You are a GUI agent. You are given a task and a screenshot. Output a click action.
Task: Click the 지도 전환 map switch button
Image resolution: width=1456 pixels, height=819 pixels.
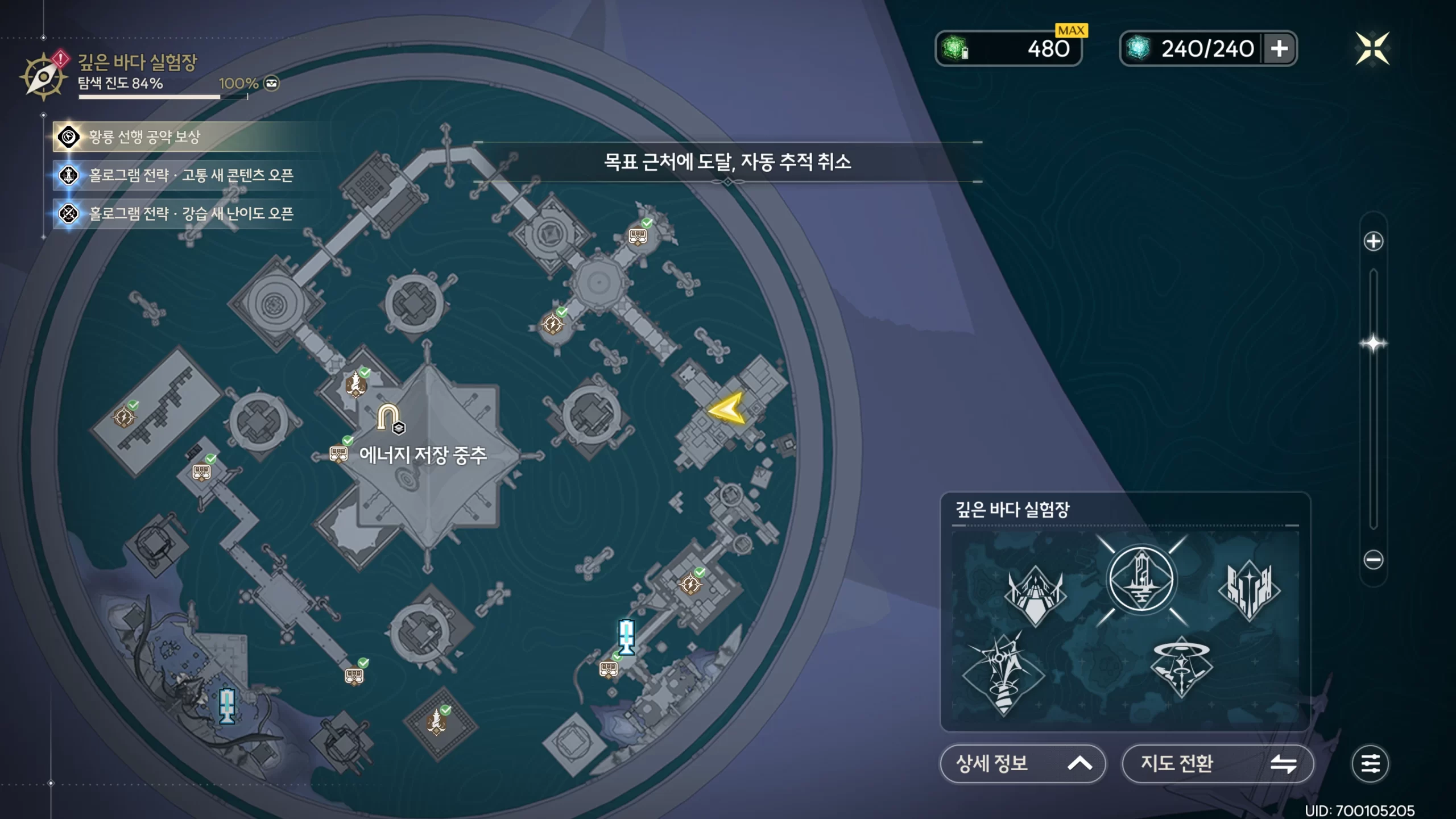pos(1217,763)
